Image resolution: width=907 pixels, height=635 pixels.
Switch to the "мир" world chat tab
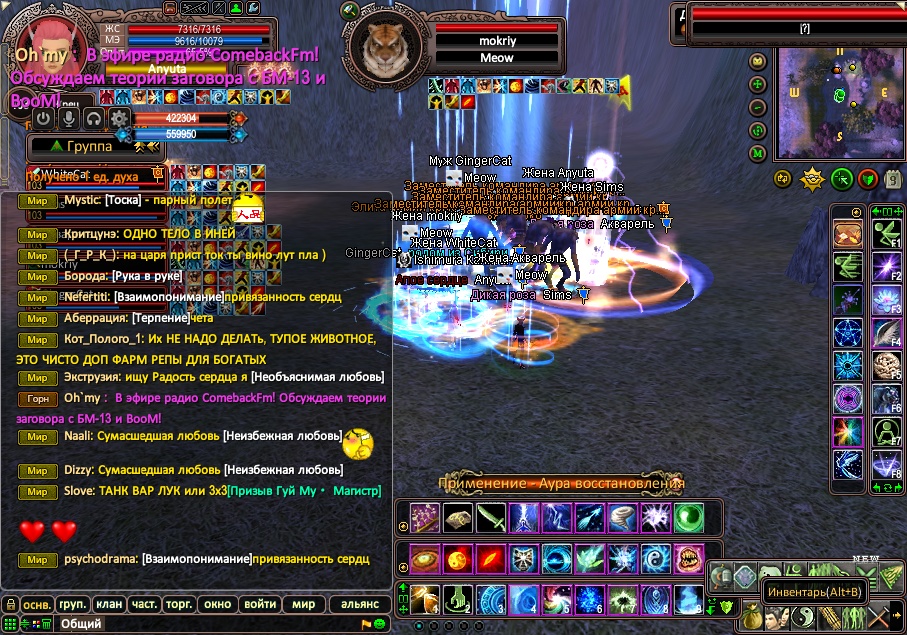click(303, 604)
